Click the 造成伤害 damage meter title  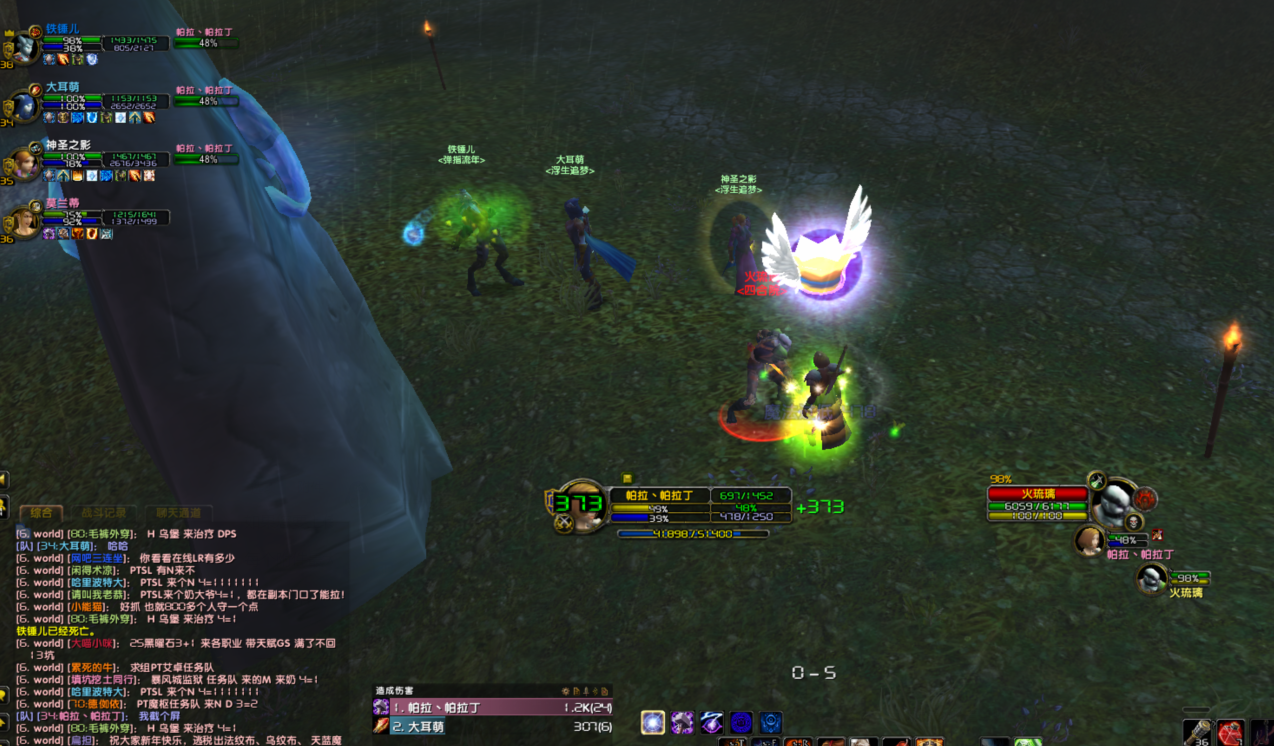click(x=395, y=691)
